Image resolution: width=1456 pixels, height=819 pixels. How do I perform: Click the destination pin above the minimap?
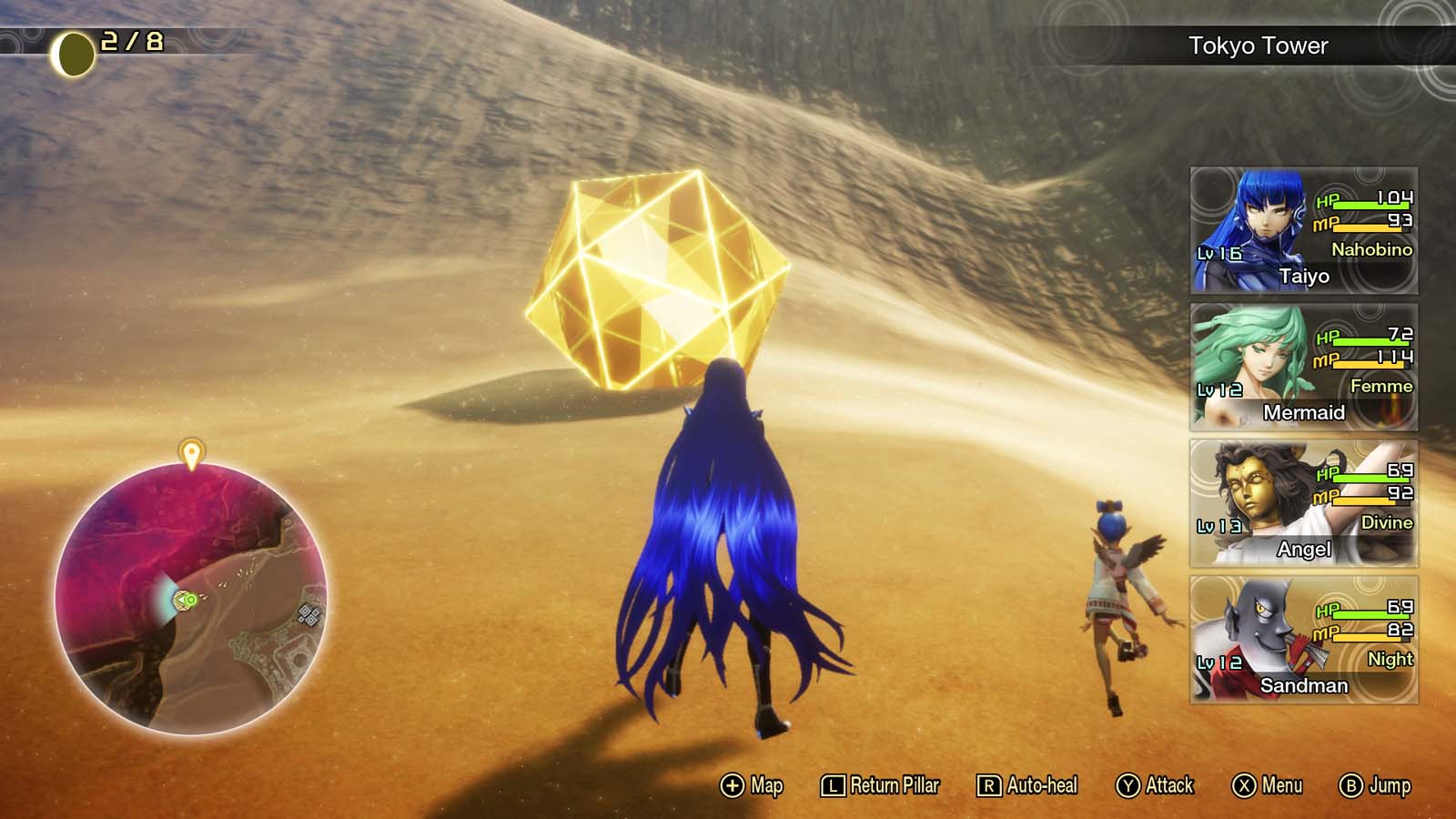coord(191,453)
